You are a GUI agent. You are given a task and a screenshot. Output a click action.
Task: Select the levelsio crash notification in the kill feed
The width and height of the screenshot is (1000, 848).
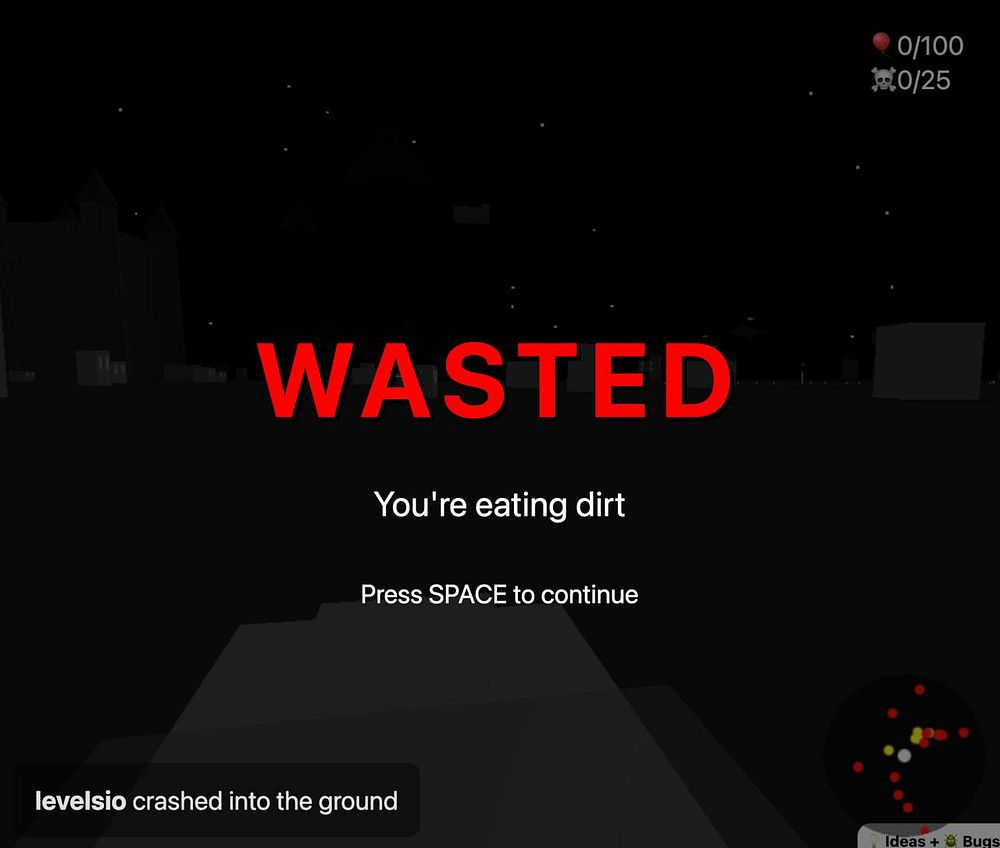coord(216,801)
